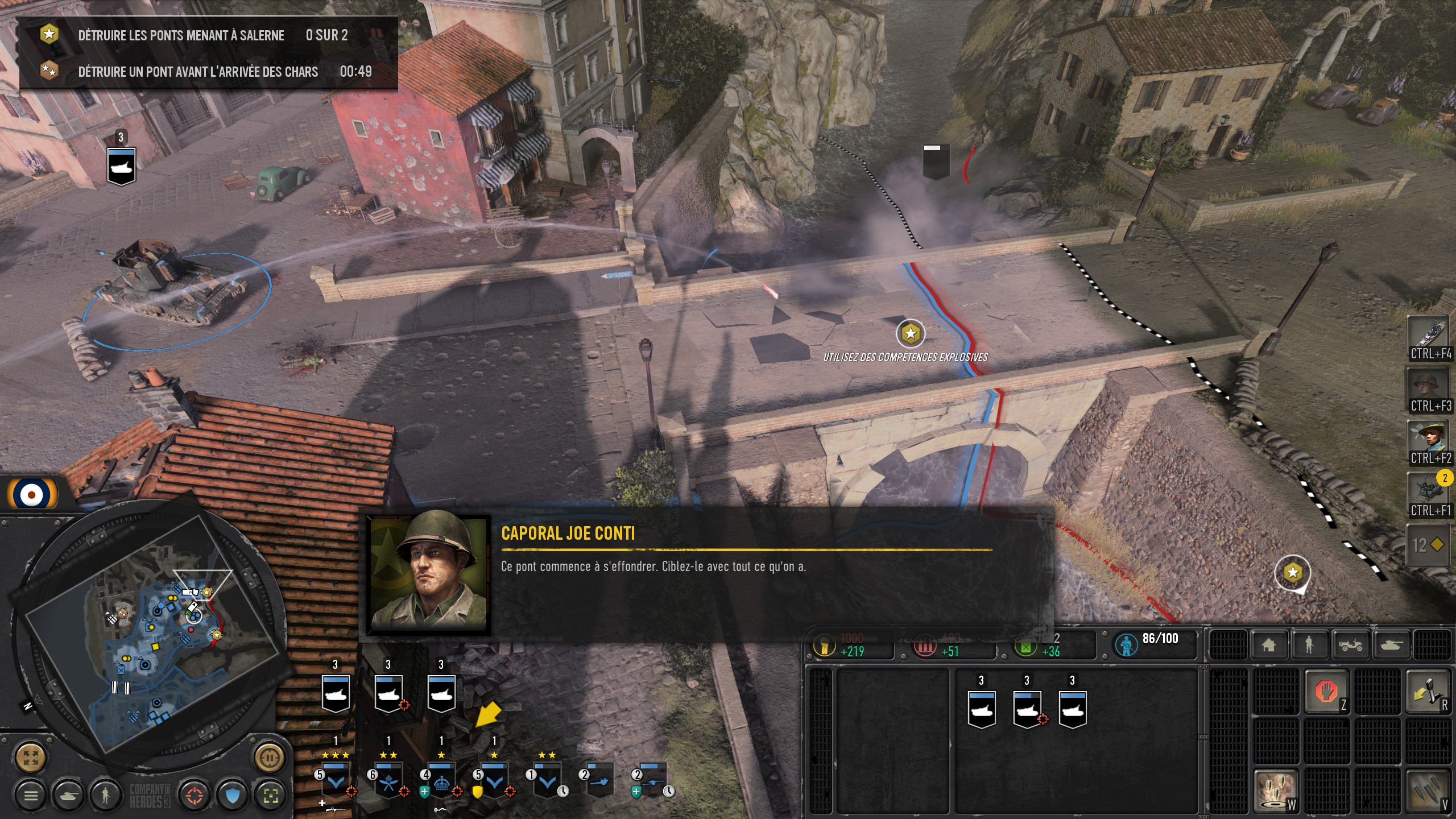
Task: Activate the red stop-hand command
Action: [x=1326, y=692]
